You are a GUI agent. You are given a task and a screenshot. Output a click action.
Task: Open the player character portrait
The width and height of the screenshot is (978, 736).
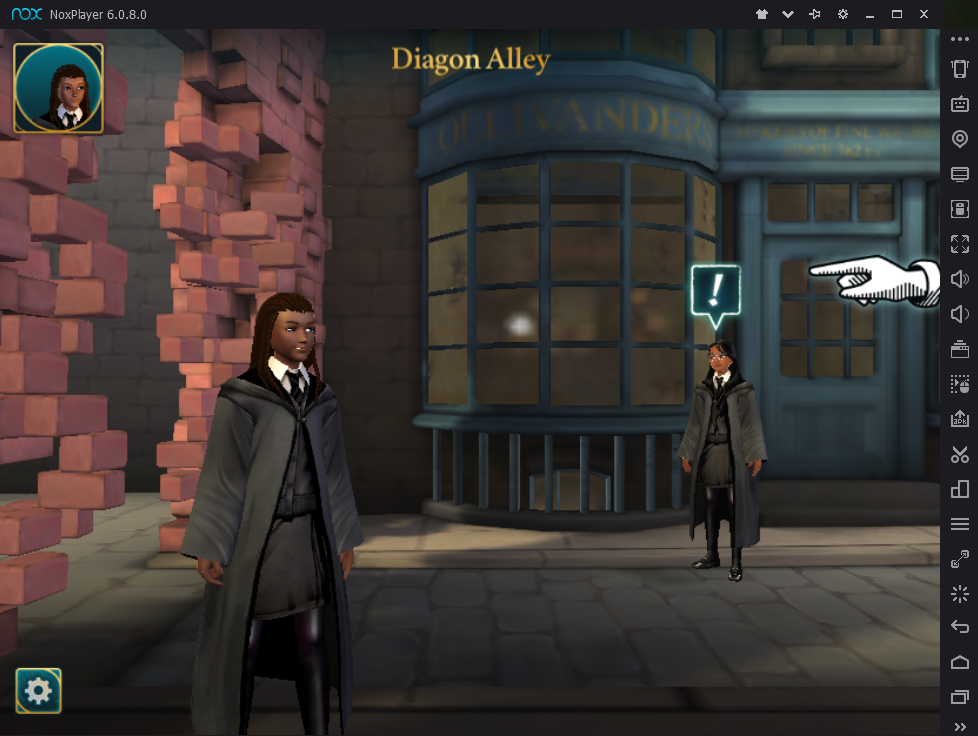tap(58, 88)
